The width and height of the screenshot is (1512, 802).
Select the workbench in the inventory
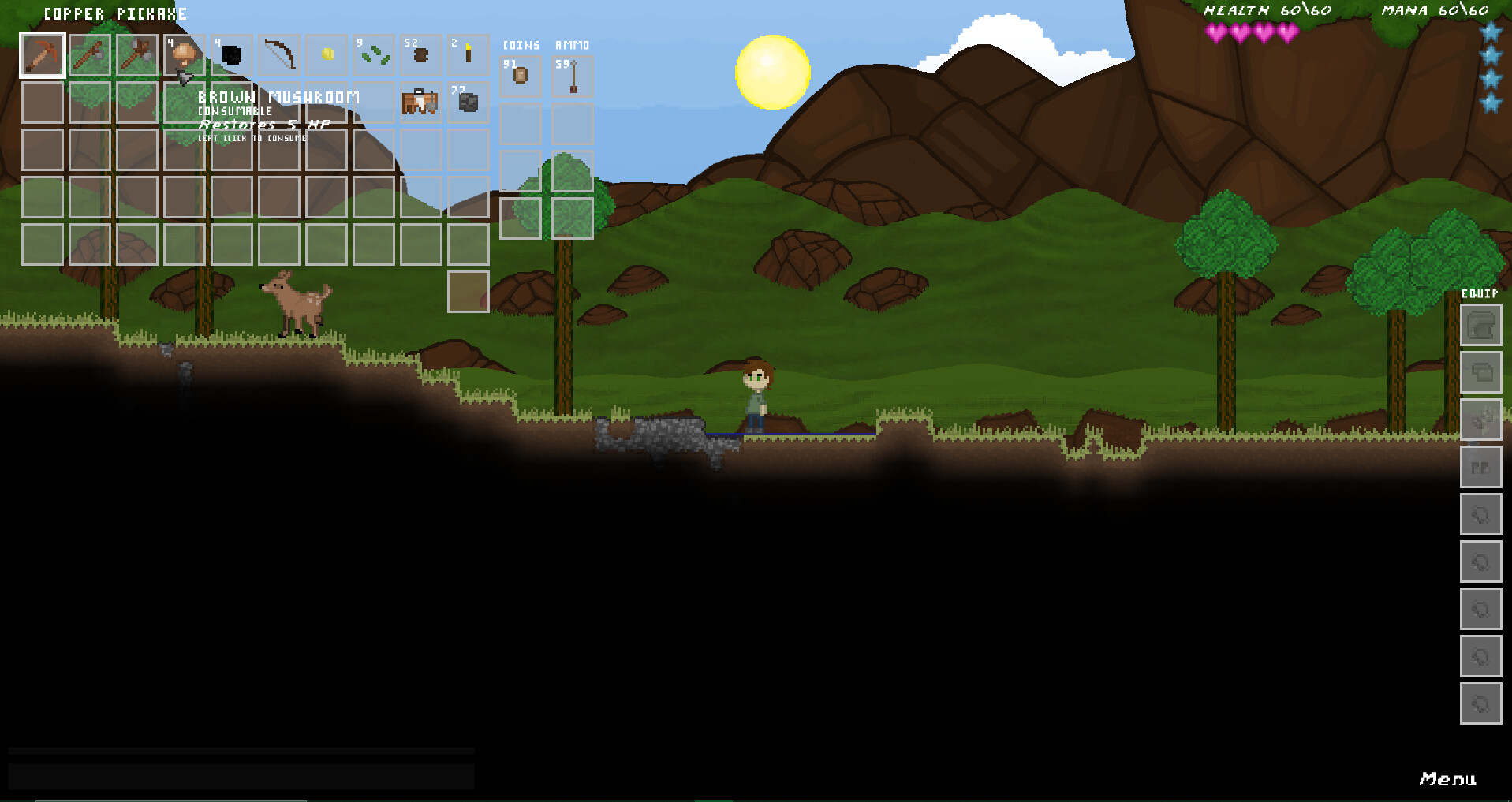click(x=420, y=103)
